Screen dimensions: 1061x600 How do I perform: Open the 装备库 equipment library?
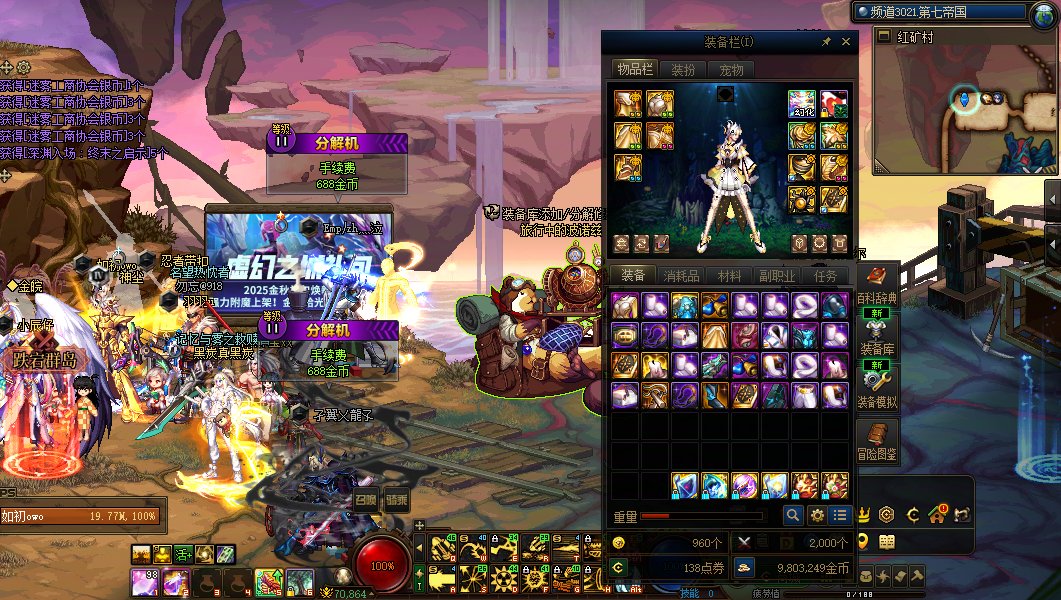876,337
